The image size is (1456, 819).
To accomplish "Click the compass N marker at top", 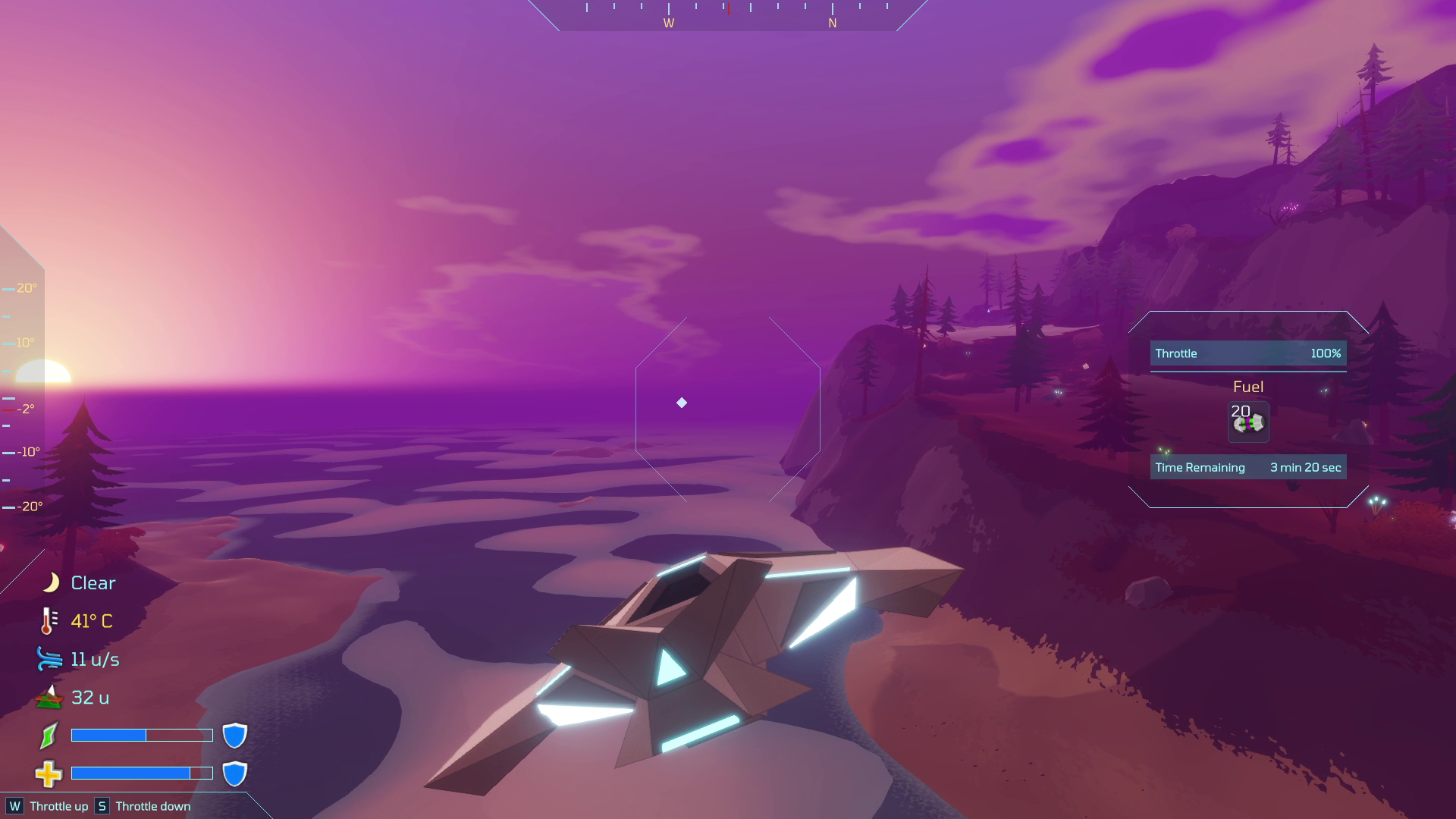I will coord(833,24).
